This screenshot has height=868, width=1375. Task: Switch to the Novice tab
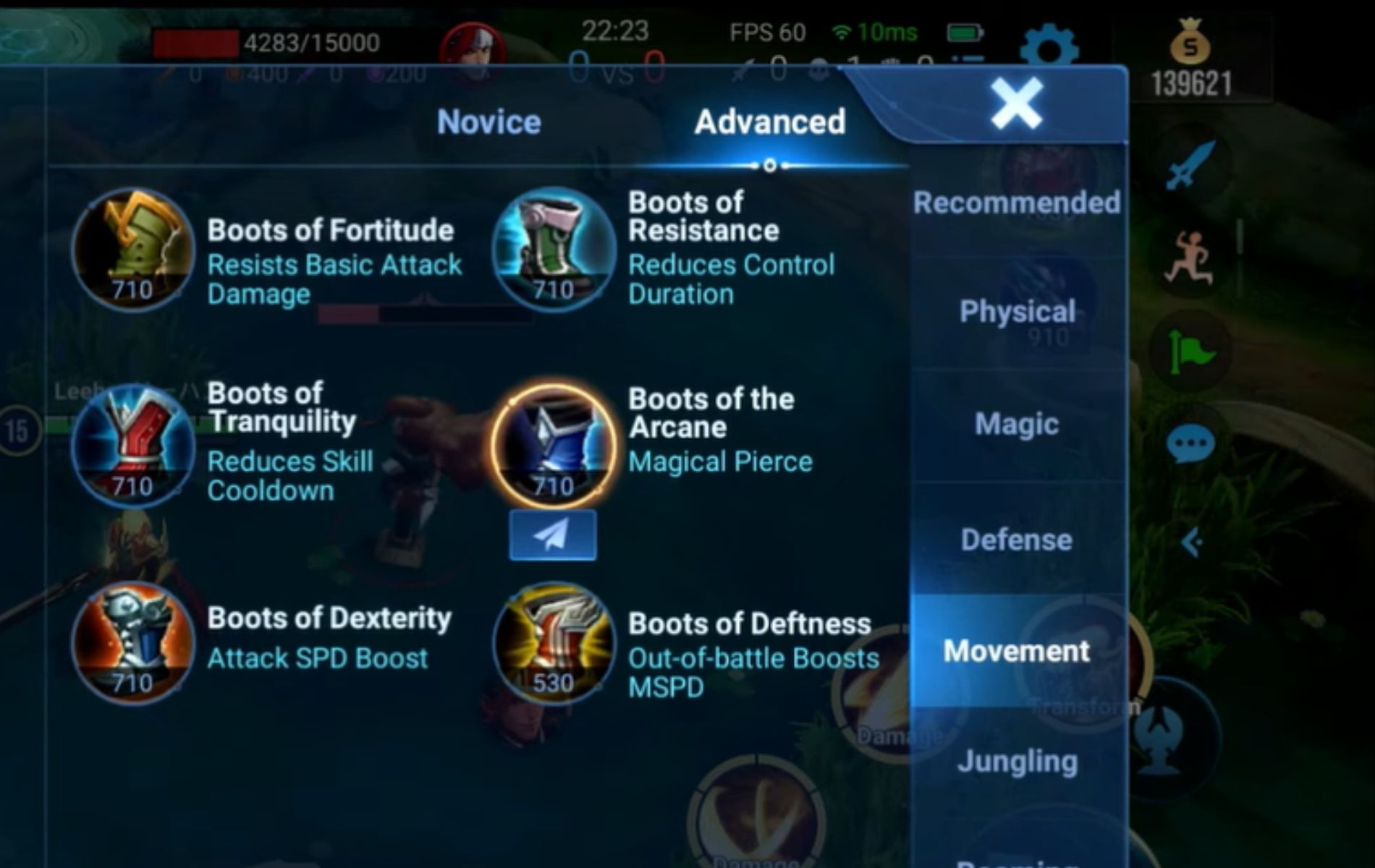(488, 121)
